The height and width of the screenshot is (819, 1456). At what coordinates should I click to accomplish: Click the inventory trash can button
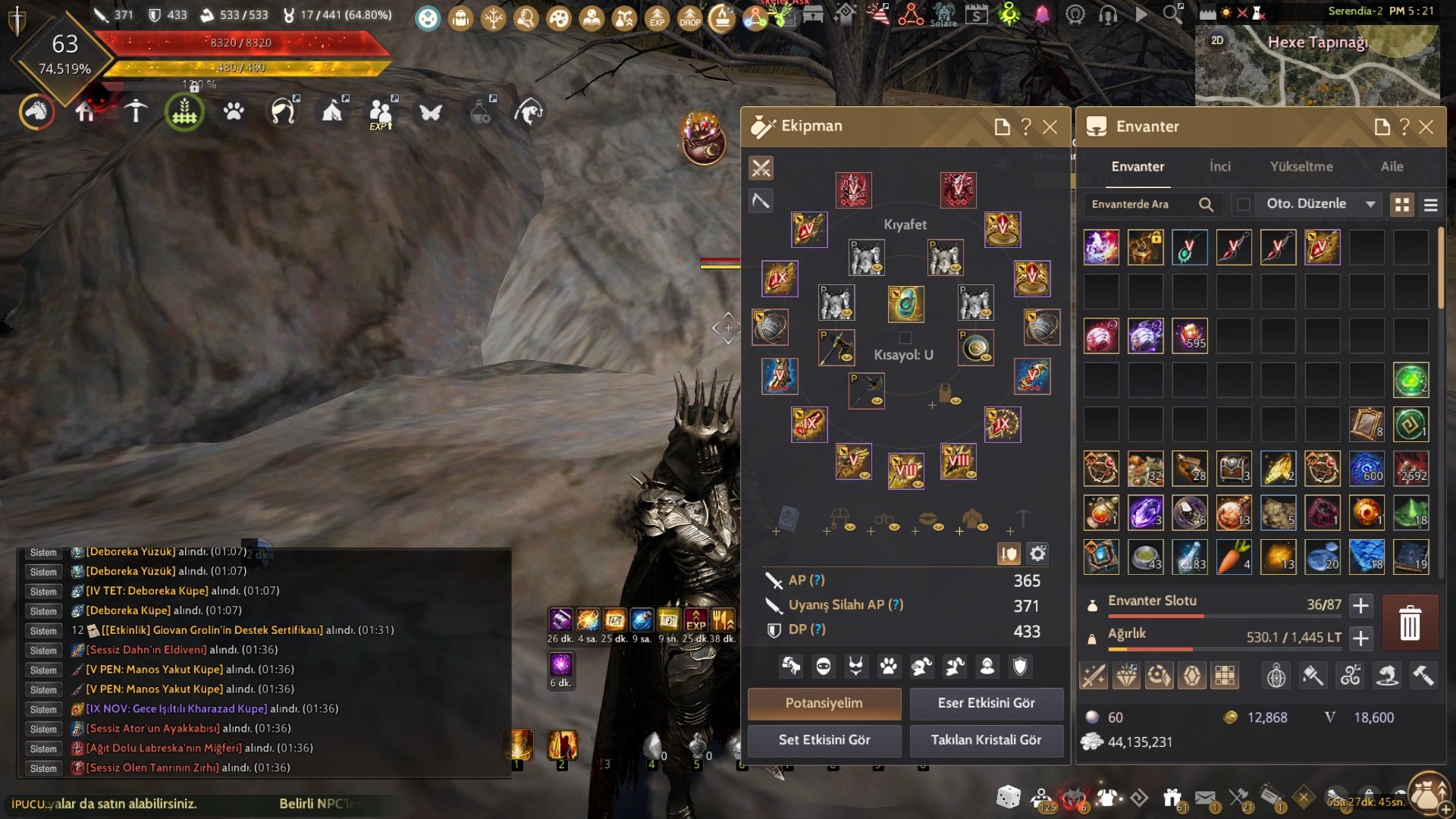(1410, 623)
